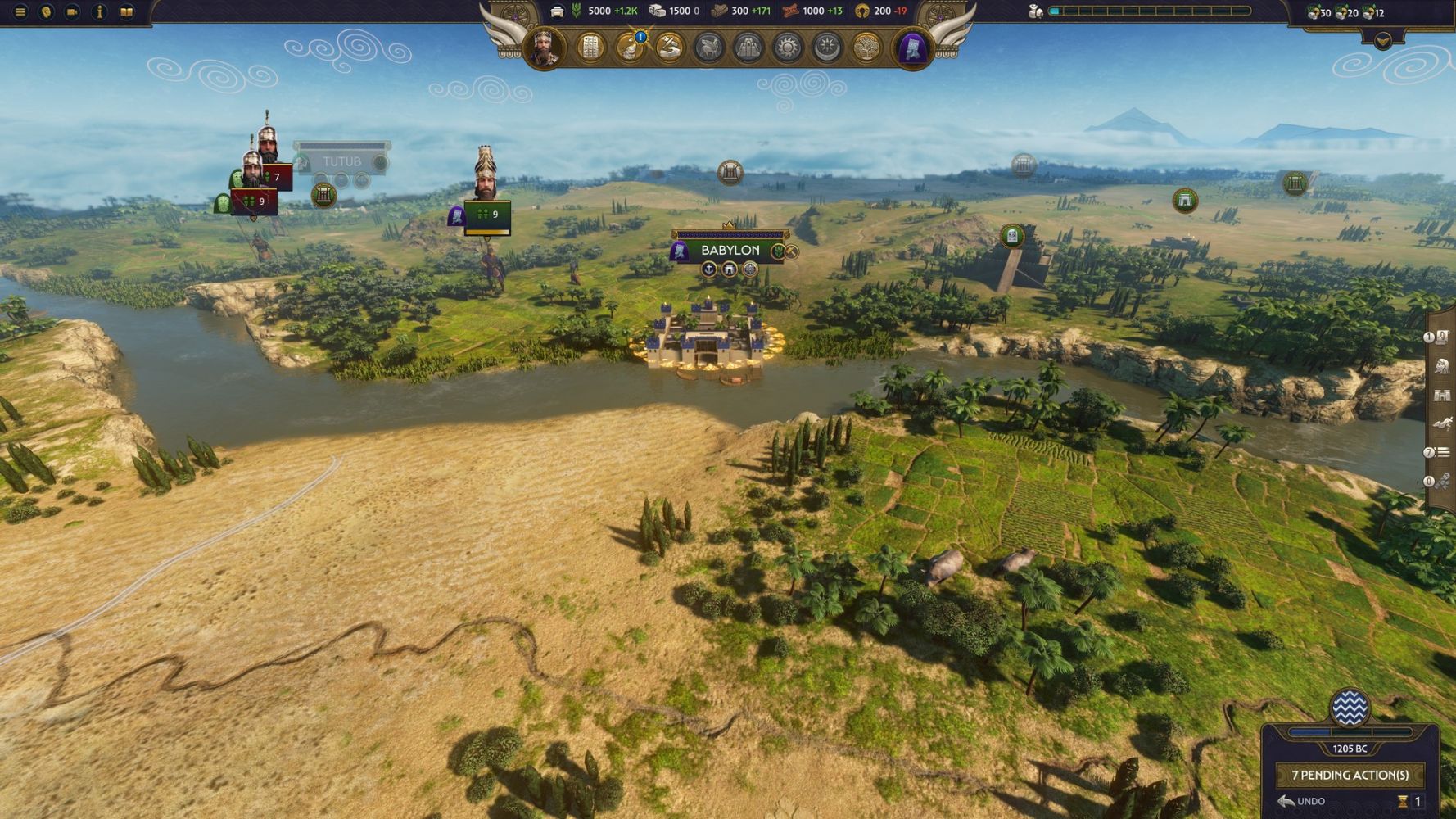Click the camera settings icon
1456x819 pixels.
(72, 12)
